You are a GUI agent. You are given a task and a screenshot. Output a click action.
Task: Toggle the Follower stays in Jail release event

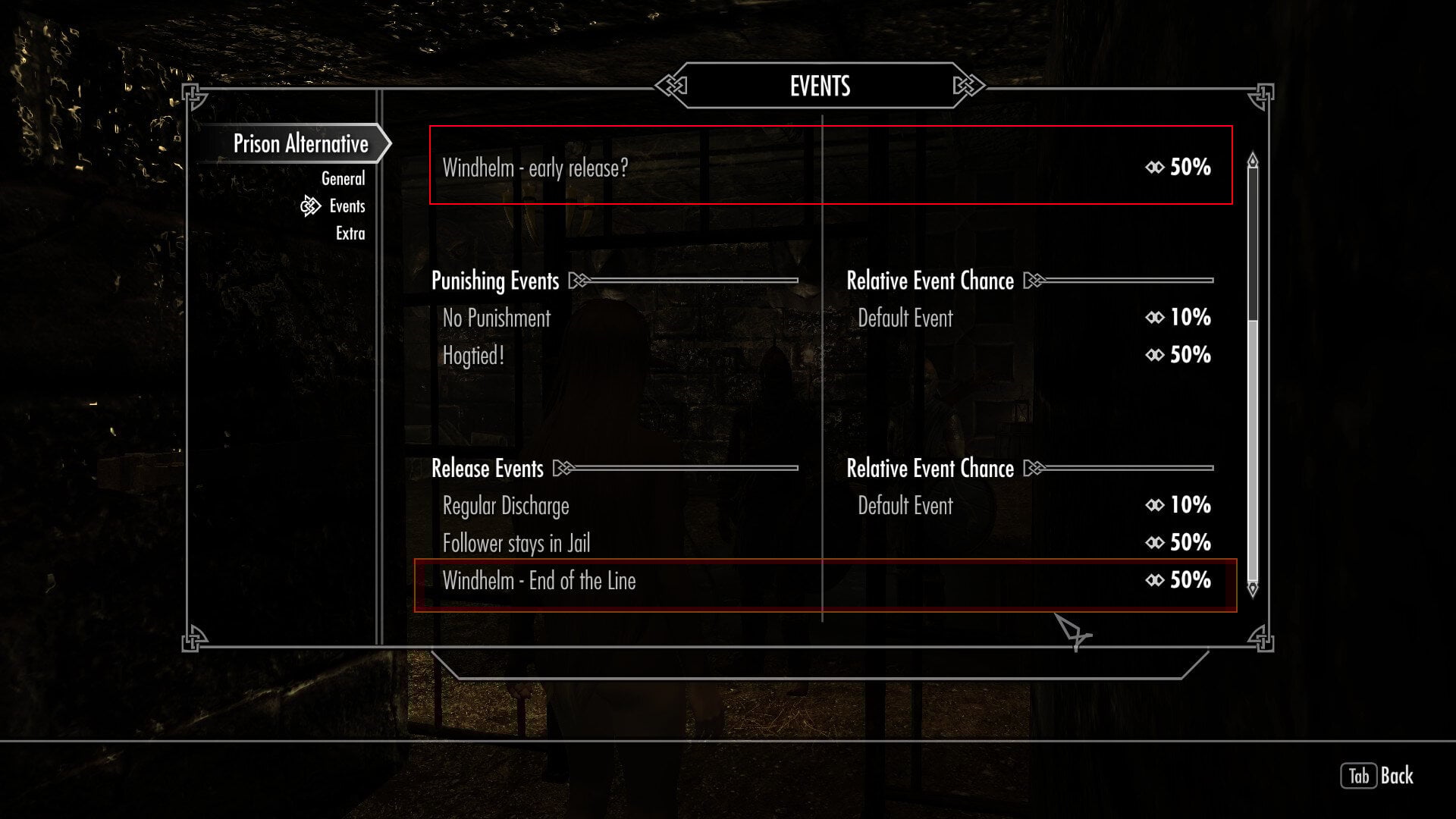pyautogui.click(x=516, y=543)
